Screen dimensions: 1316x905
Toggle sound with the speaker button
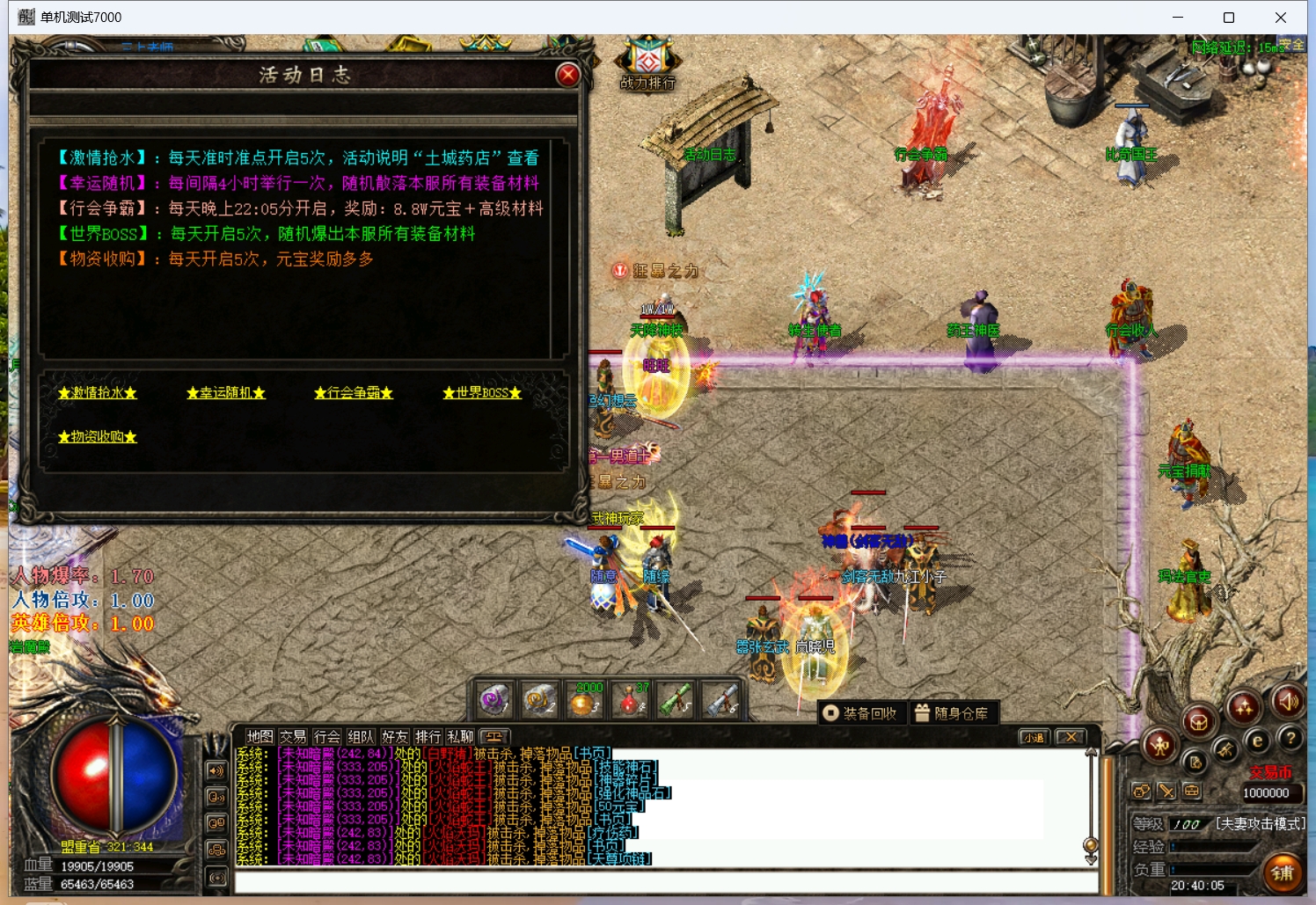pyautogui.click(x=1289, y=701)
